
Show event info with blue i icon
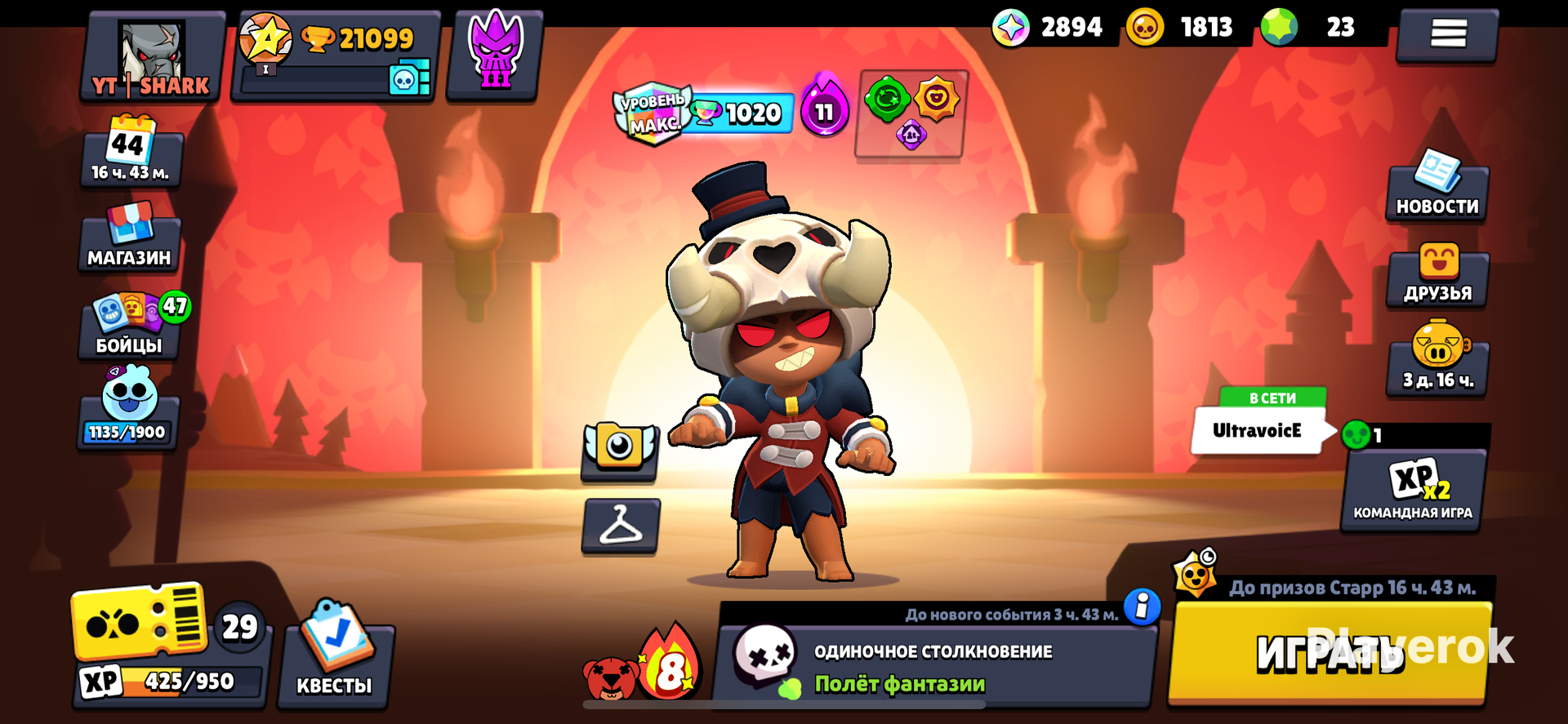1142,606
